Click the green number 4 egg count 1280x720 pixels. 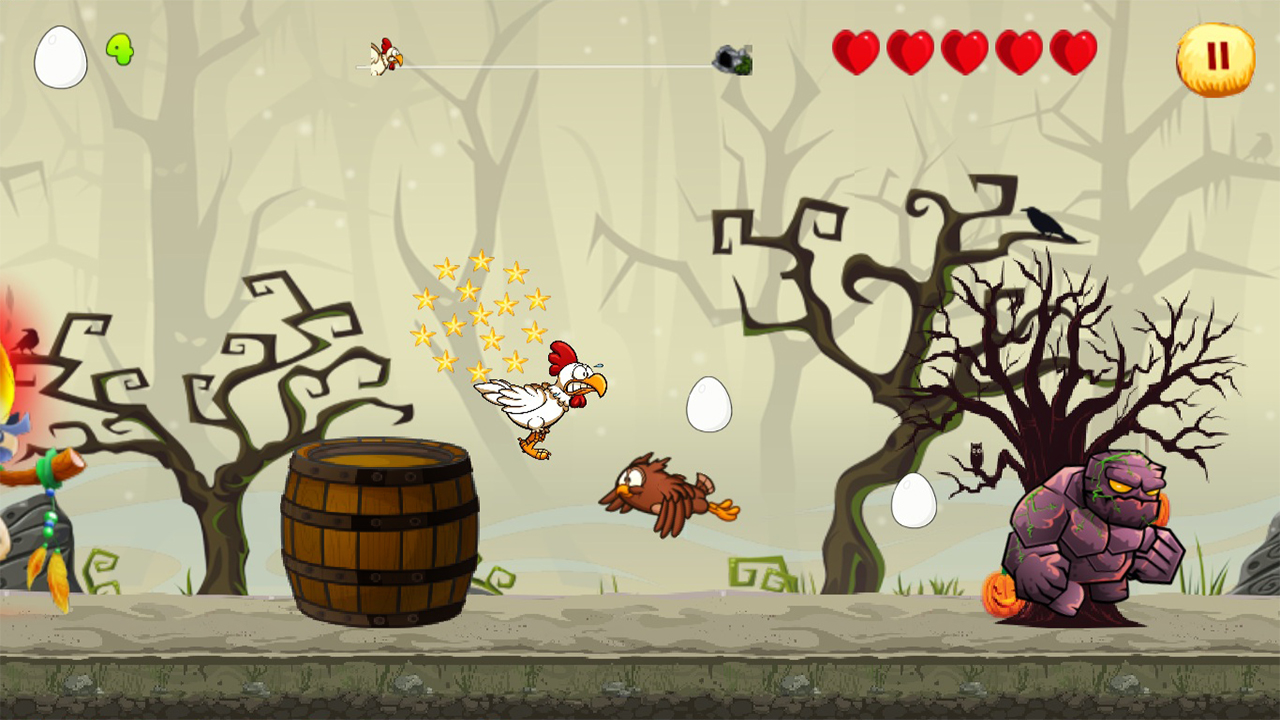coord(119,48)
